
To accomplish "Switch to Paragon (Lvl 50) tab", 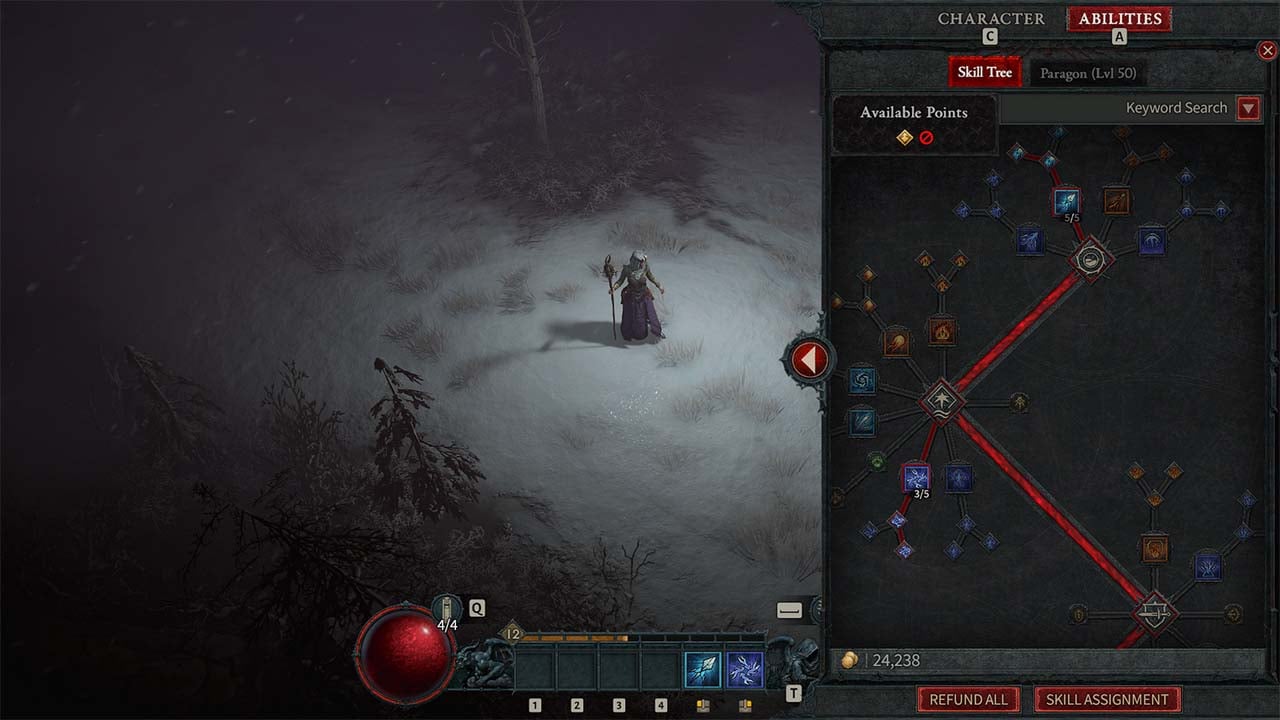I will click(x=1088, y=73).
